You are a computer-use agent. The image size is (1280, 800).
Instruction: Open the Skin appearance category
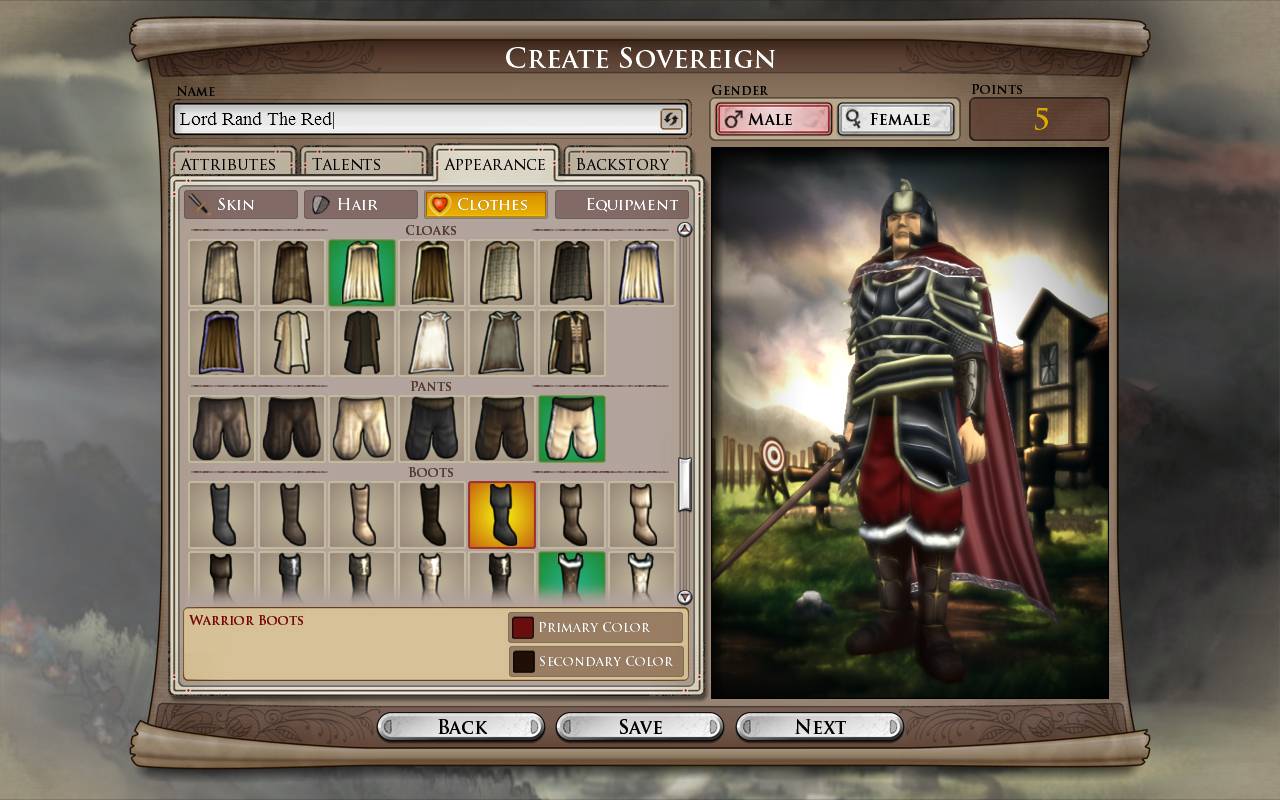point(240,204)
